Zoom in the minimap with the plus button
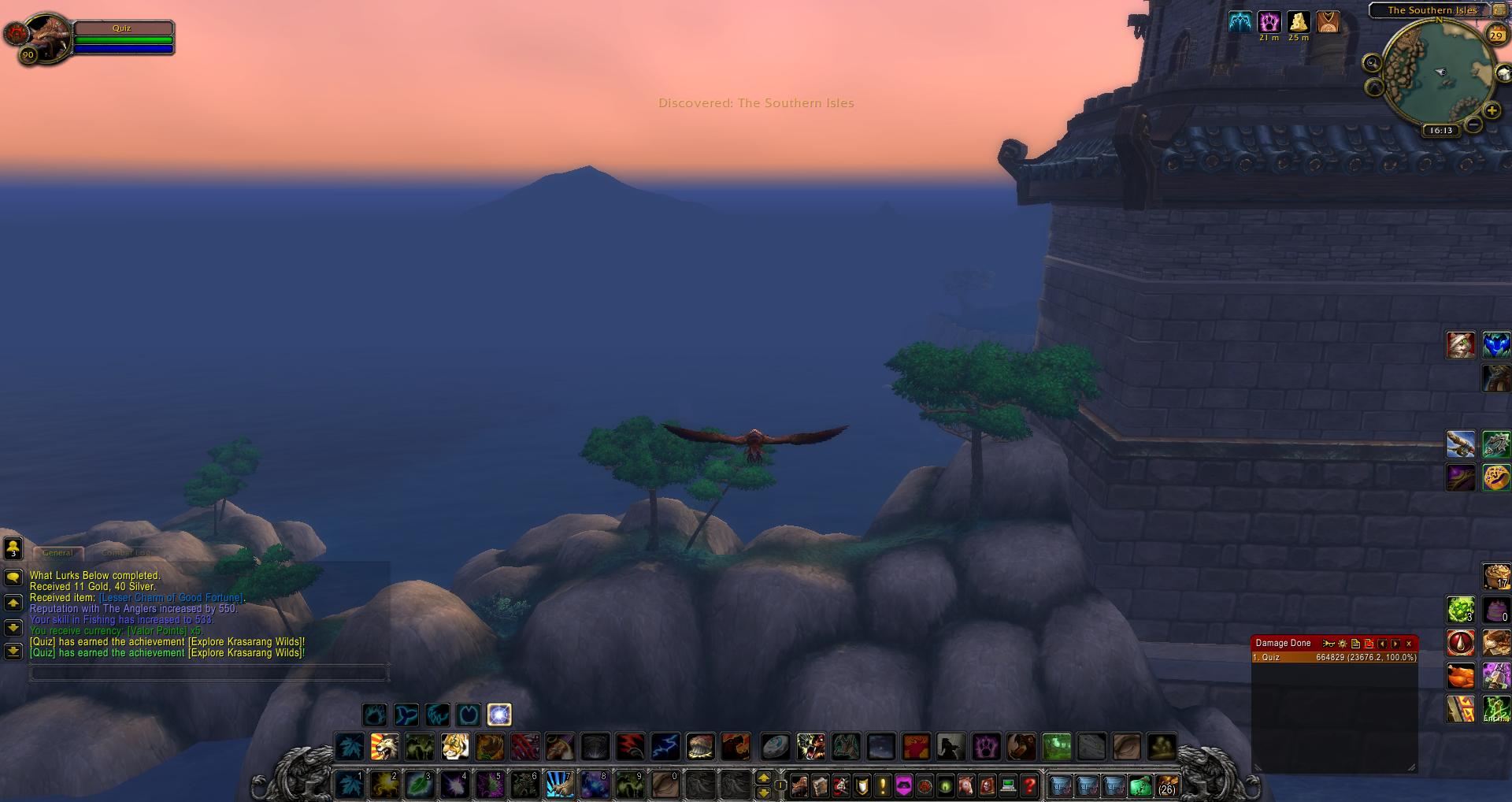 [x=1492, y=111]
